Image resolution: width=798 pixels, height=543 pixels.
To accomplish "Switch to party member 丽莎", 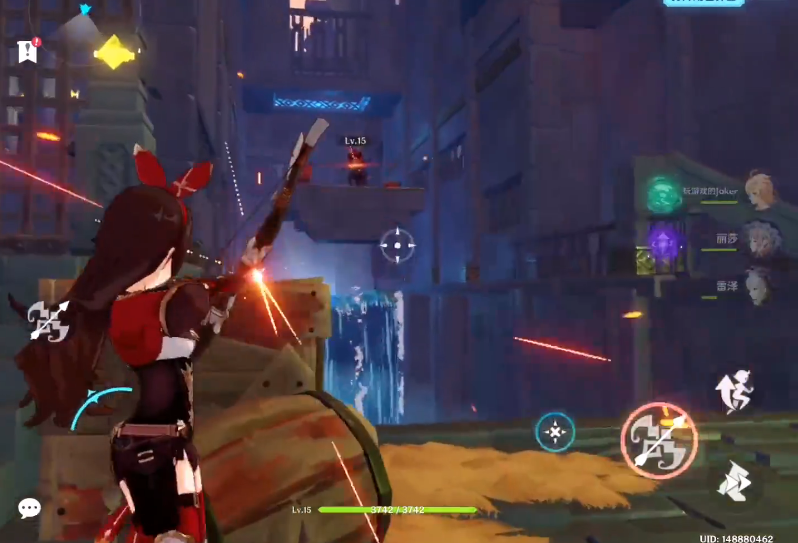I will coord(760,240).
